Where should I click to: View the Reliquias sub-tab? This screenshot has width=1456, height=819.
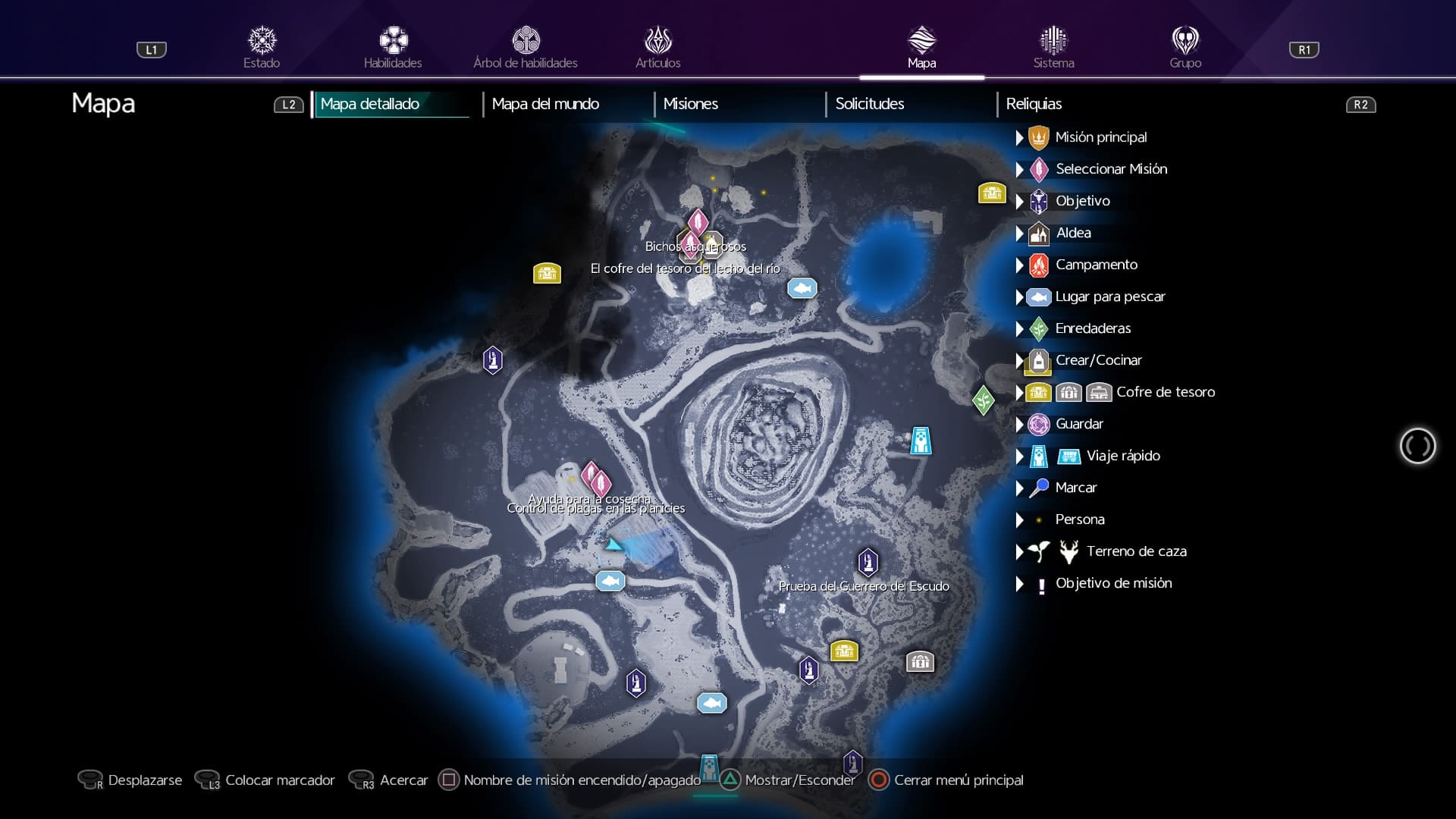pyautogui.click(x=1034, y=104)
